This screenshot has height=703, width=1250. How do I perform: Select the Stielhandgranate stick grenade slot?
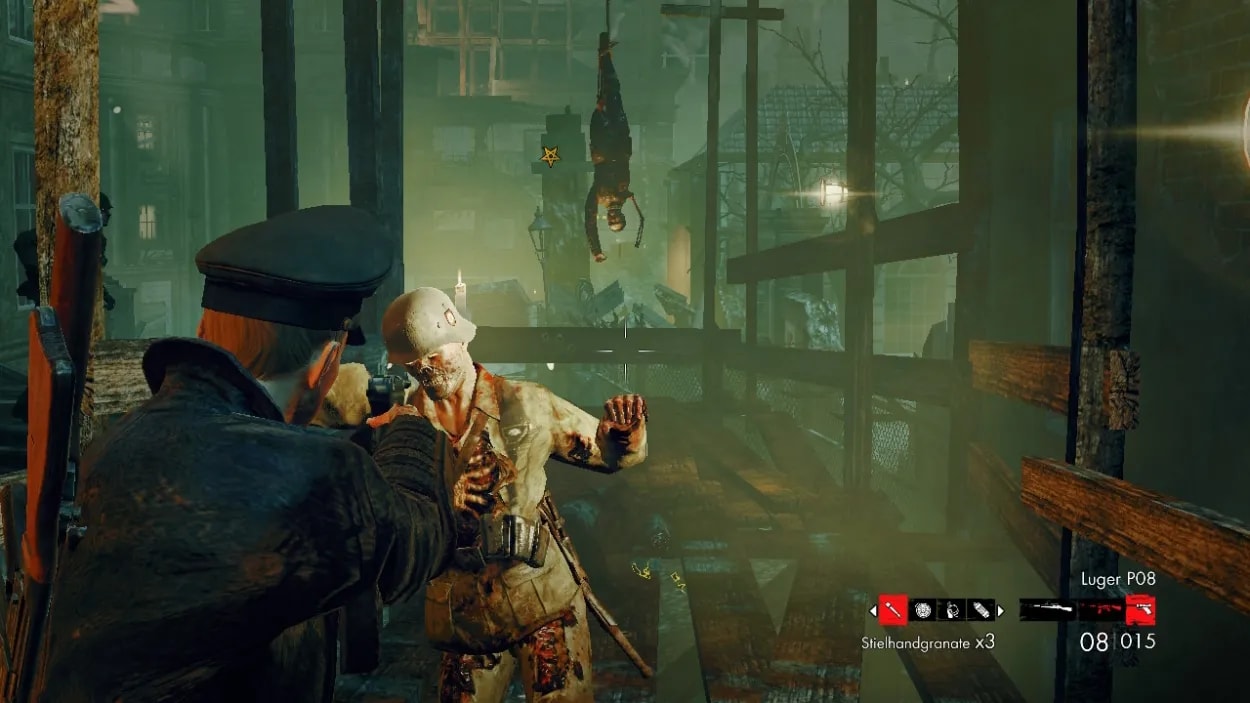coord(892,609)
